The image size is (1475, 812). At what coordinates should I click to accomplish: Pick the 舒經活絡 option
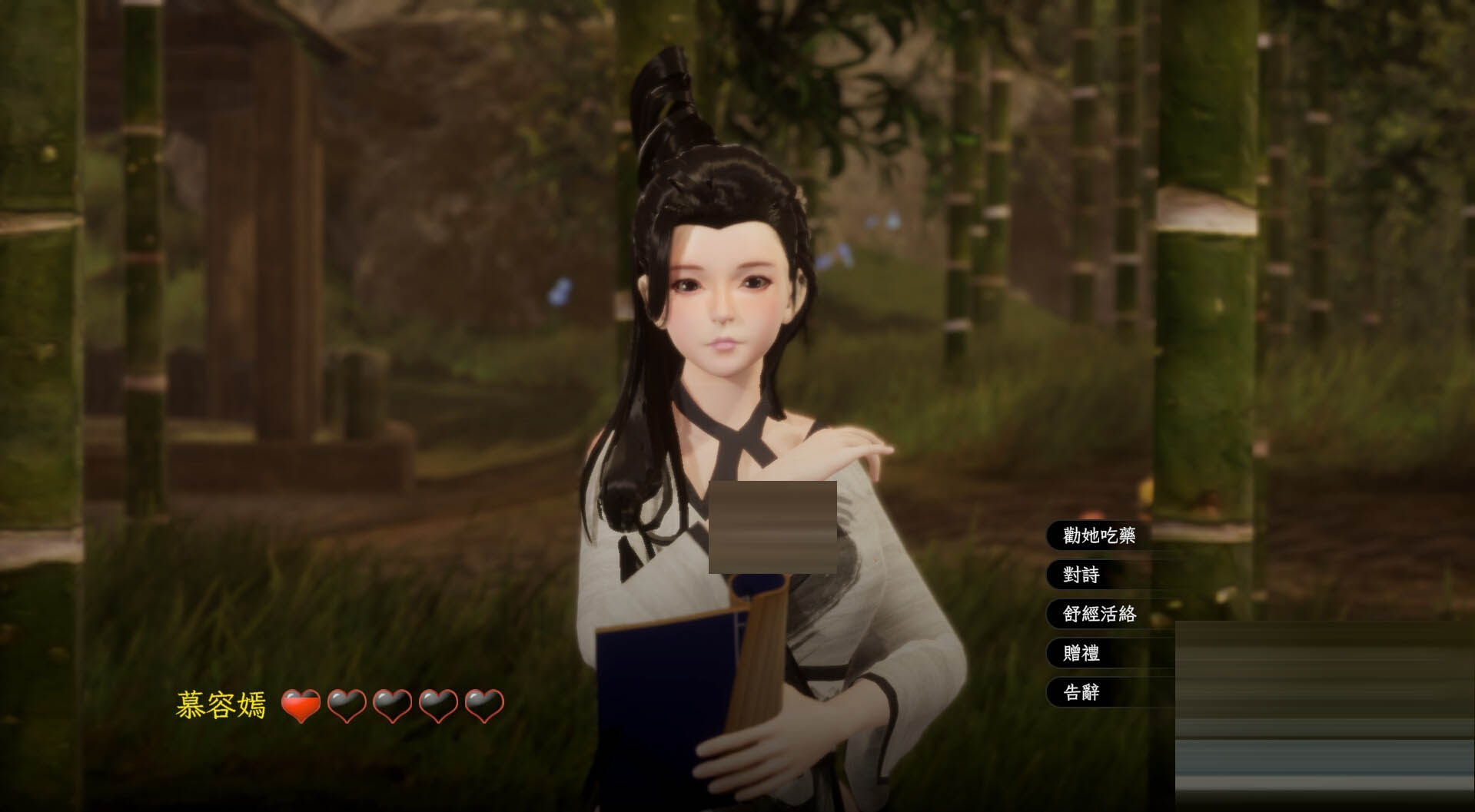(x=1098, y=614)
